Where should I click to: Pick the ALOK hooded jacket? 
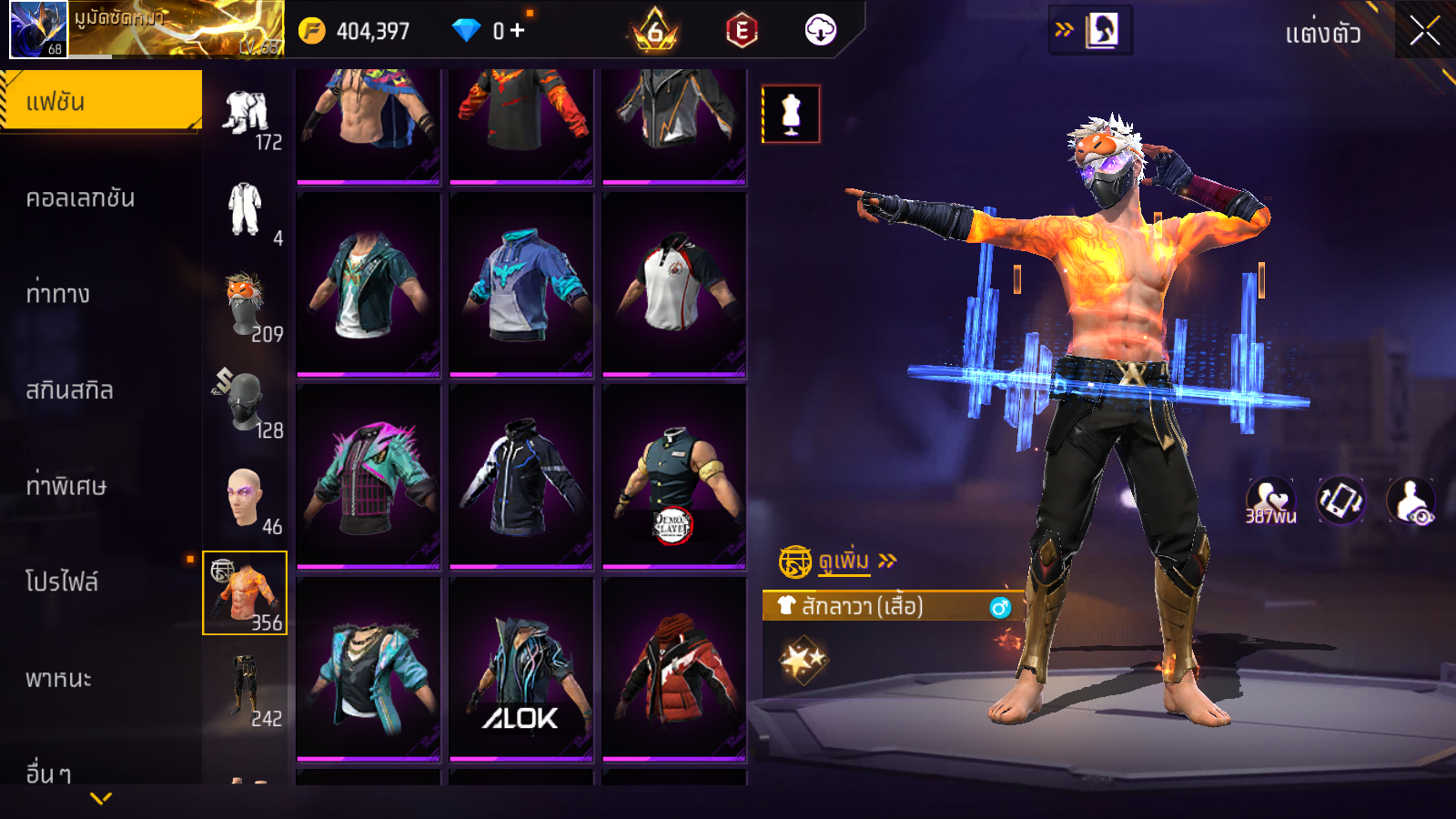tap(521, 669)
